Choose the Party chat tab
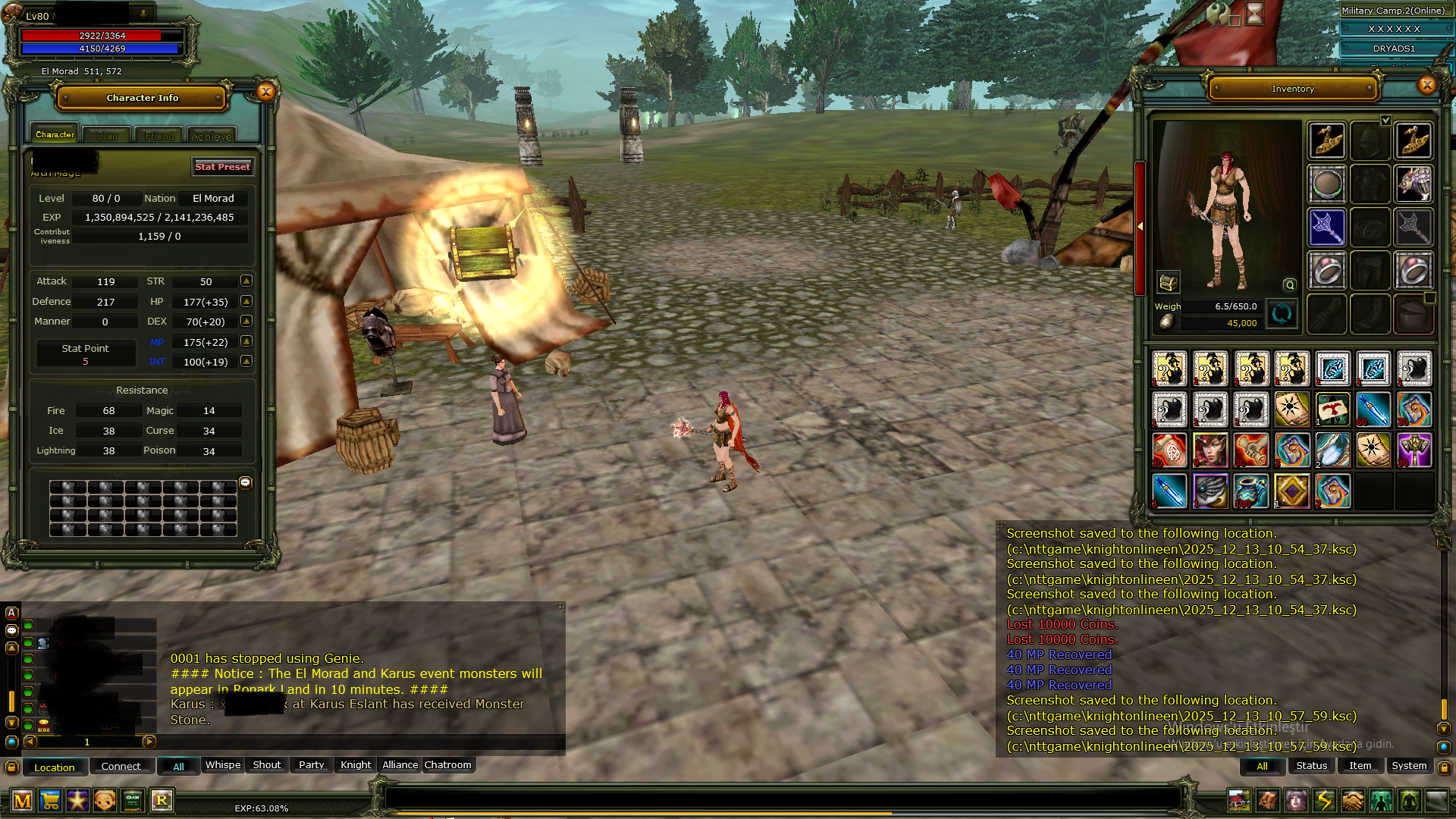 311,765
